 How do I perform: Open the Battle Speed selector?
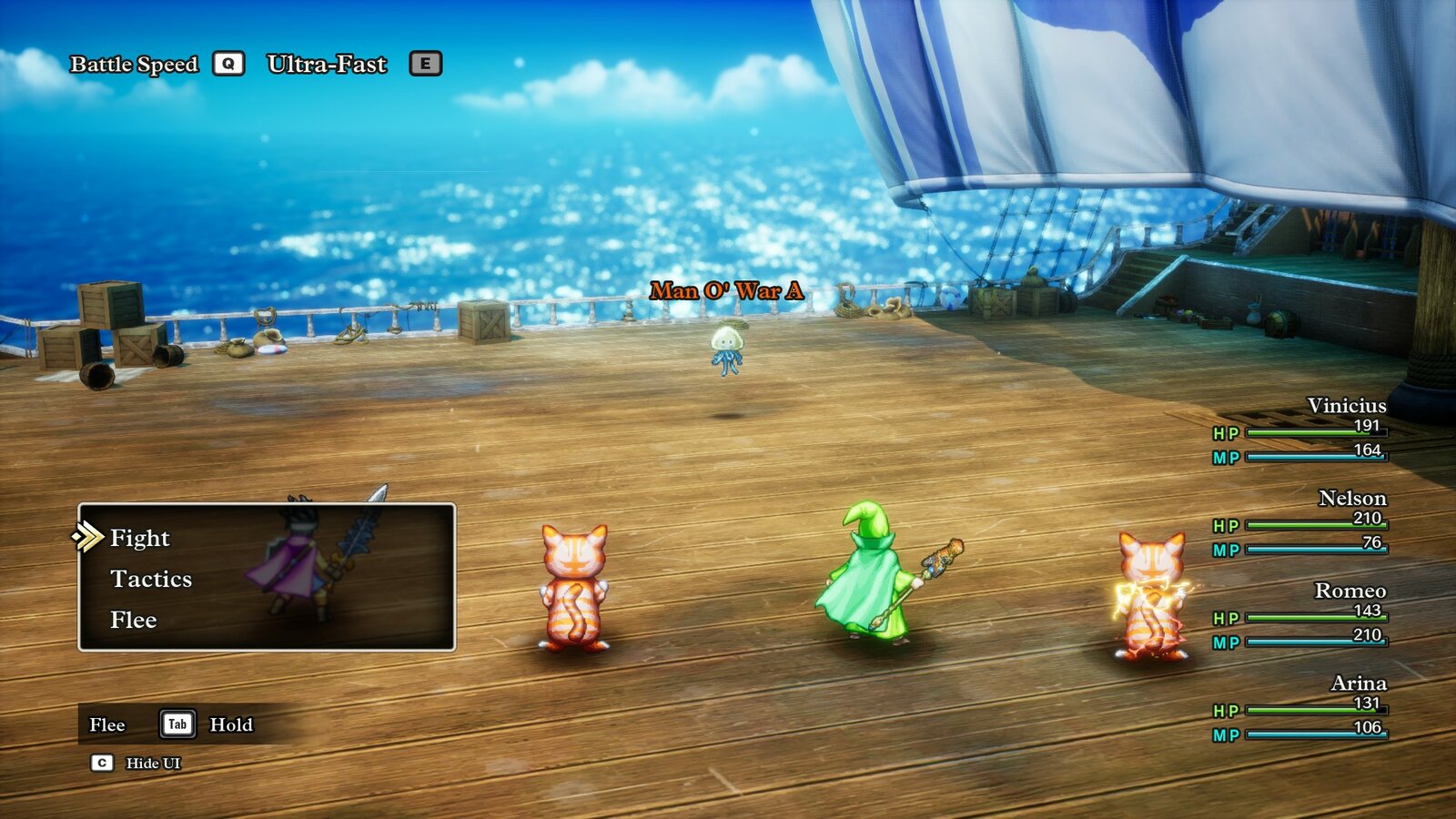click(133, 64)
